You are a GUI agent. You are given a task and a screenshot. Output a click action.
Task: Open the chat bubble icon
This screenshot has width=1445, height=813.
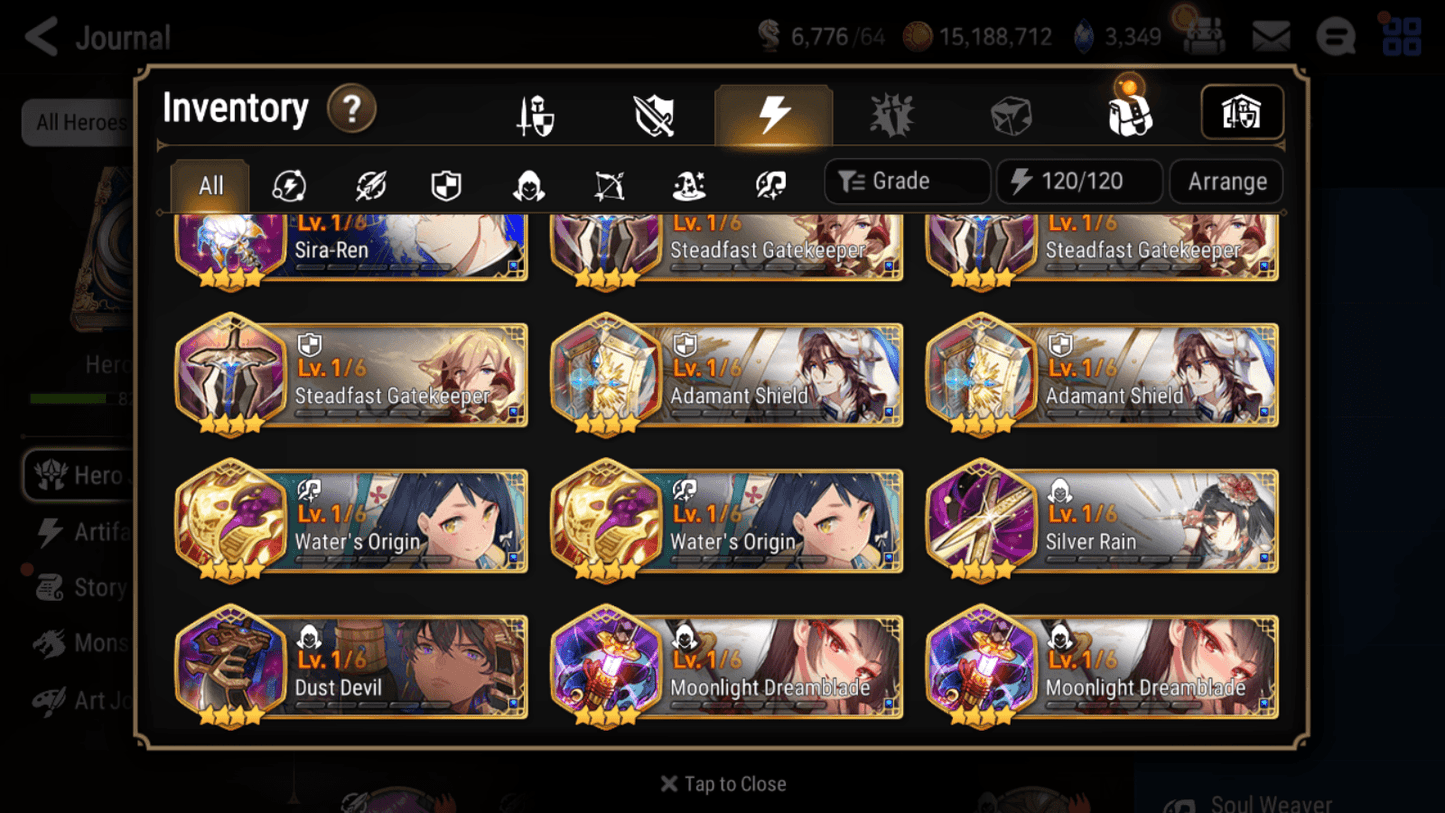1336,34
